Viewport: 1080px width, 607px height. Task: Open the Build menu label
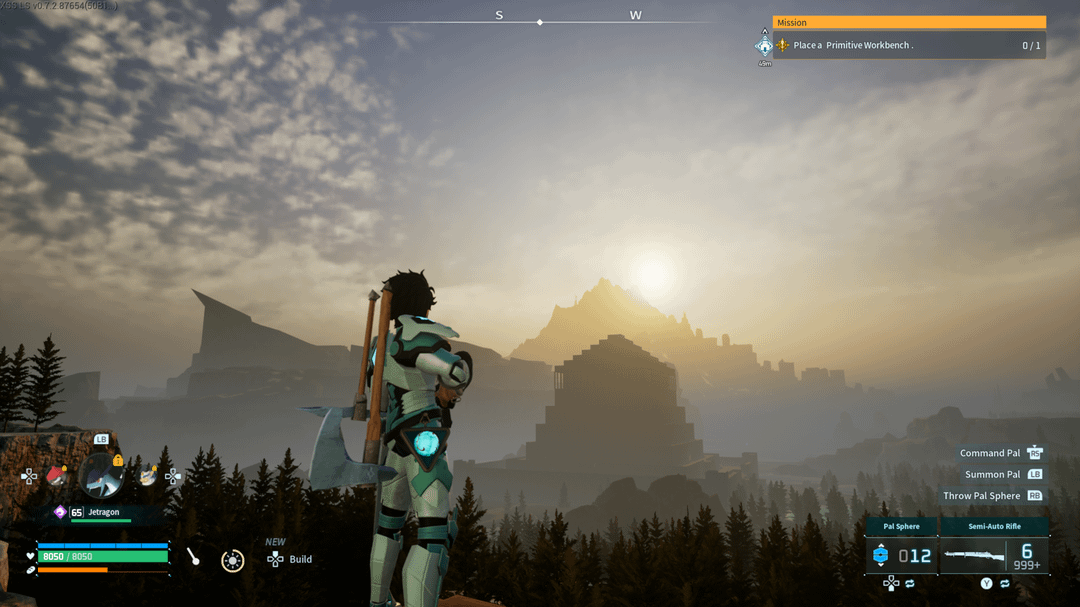[x=300, y=559]
